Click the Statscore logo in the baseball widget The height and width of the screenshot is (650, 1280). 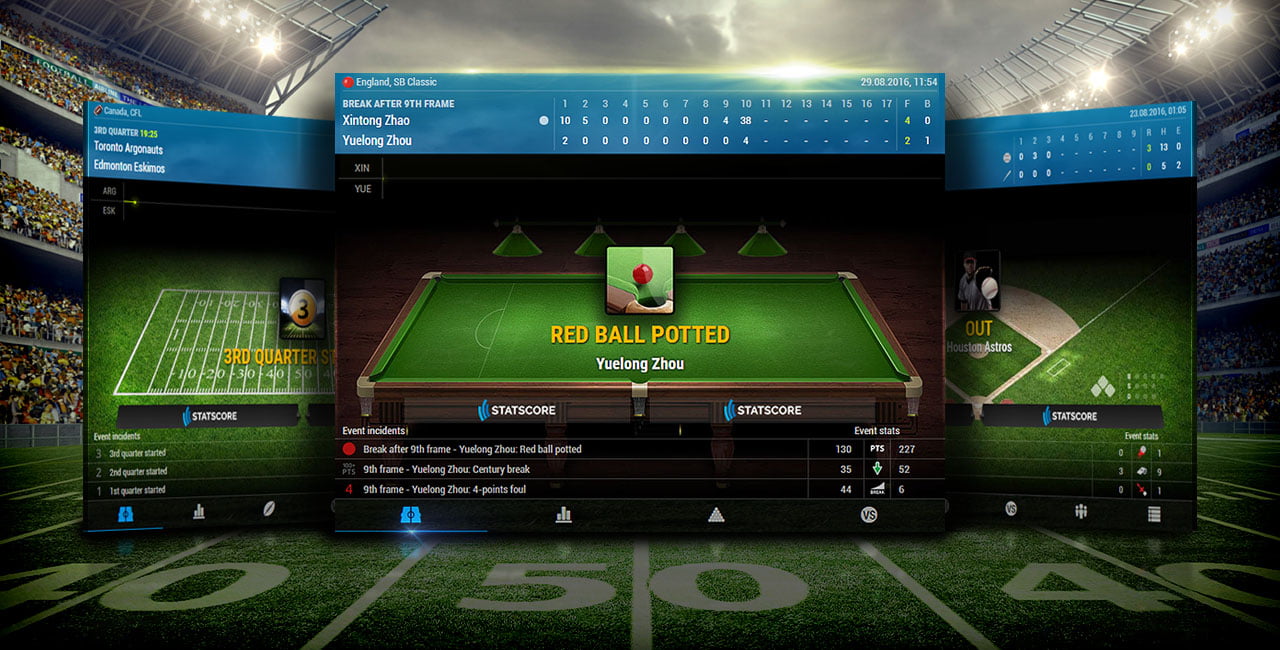coord(1070,416)
